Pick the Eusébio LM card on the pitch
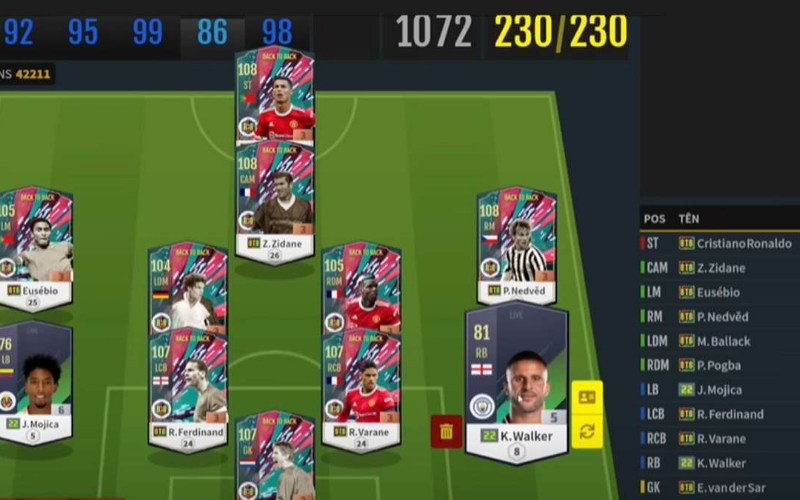Image resolution: width=800 pixels, height=500 pixels. pyautogui.click(x=36, y=245)
